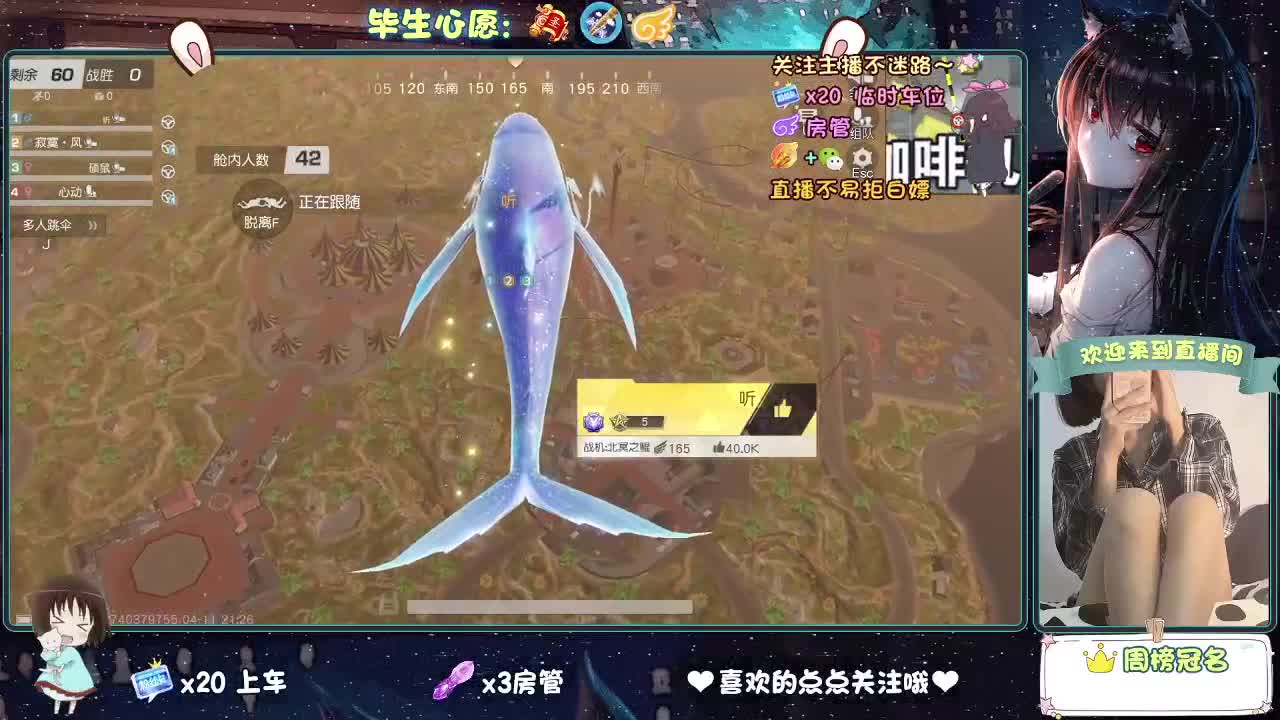Click the 关注主播不迷路 follow text
Viewport: 1280px width, 720px height.
coord(855,63)
